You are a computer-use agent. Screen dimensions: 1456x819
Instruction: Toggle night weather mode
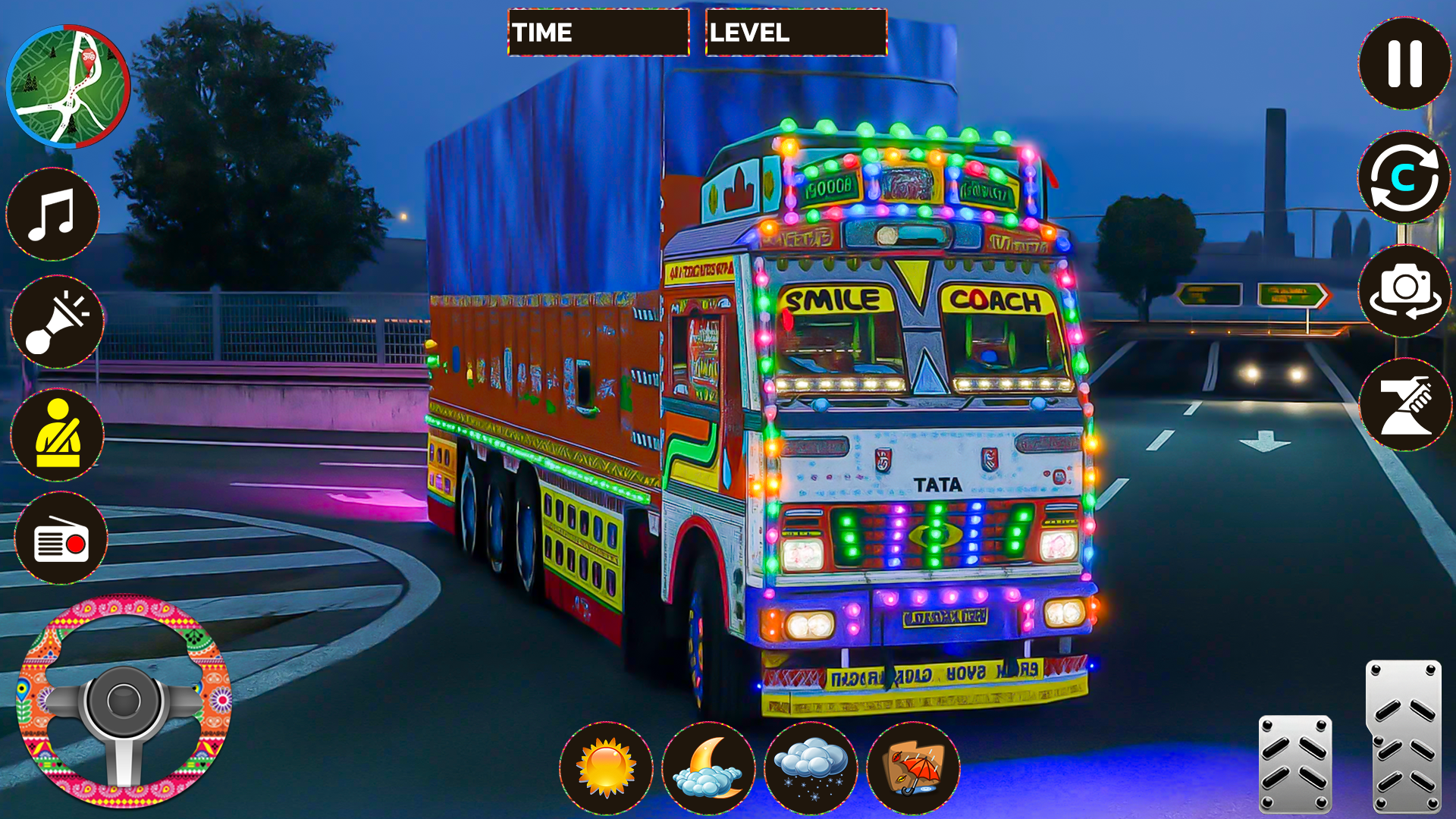tap(710, 768)
